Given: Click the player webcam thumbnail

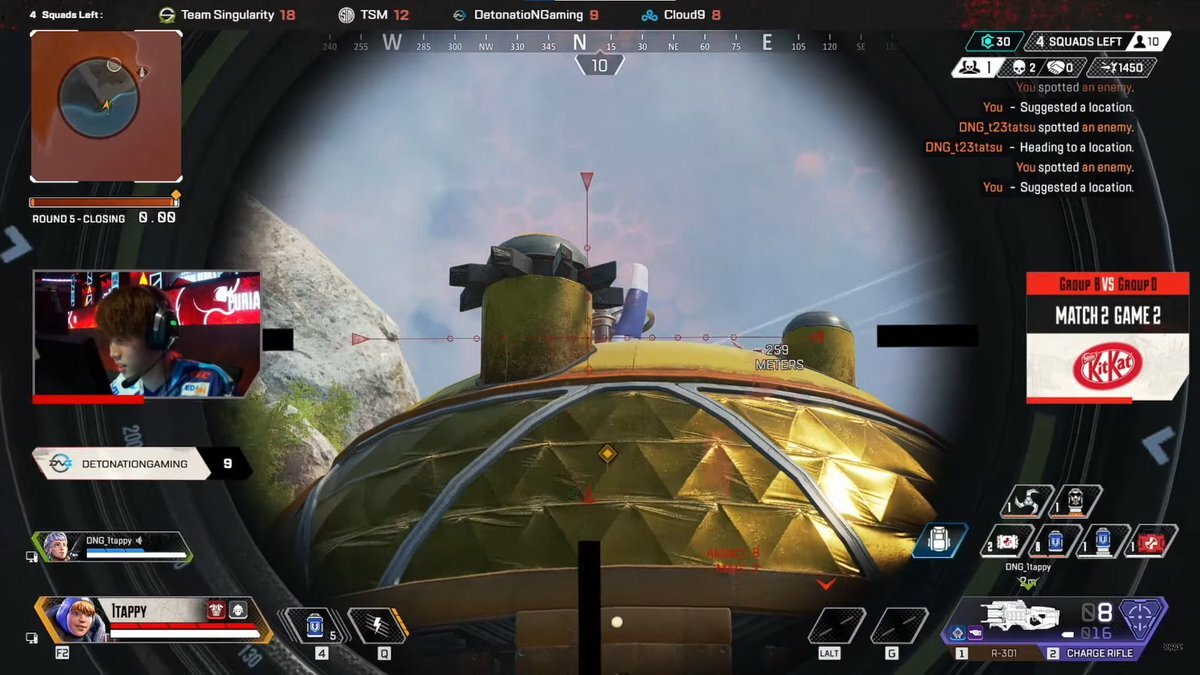Looking at the screenshot, I should (147, 335).
